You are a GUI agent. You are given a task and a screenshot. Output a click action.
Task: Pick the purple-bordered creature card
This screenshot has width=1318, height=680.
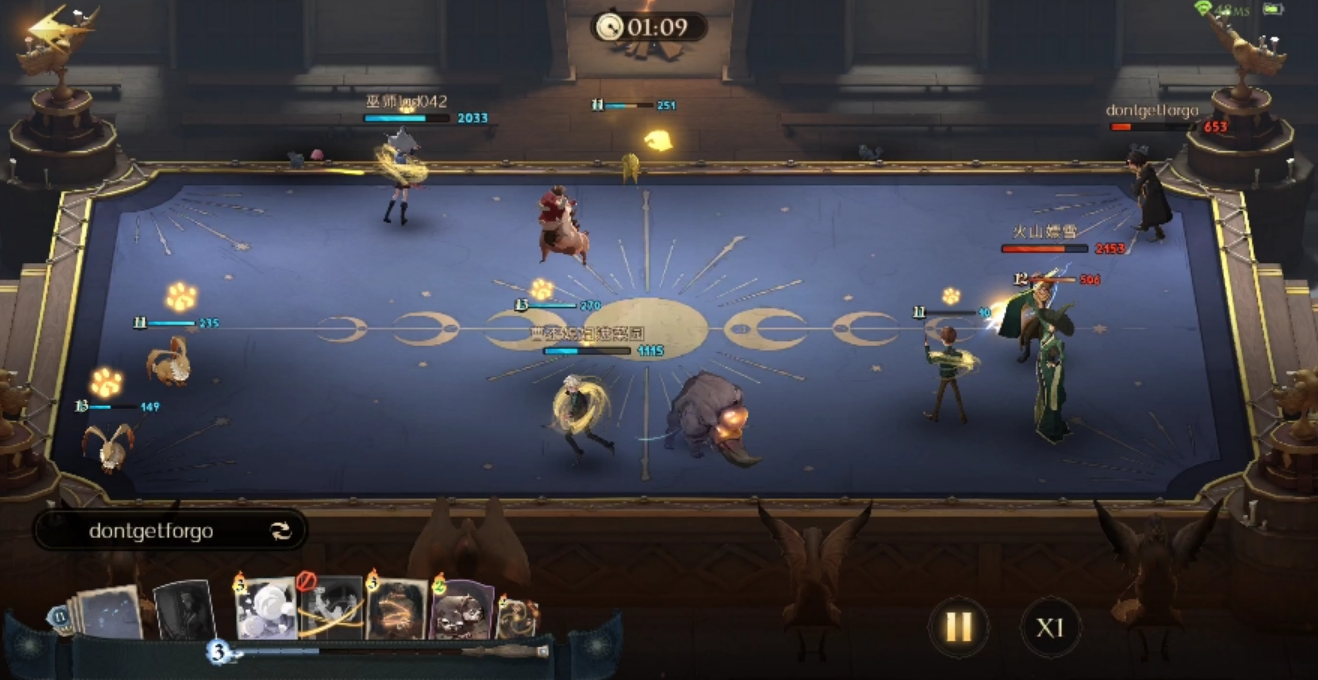(x=460, y=609)
